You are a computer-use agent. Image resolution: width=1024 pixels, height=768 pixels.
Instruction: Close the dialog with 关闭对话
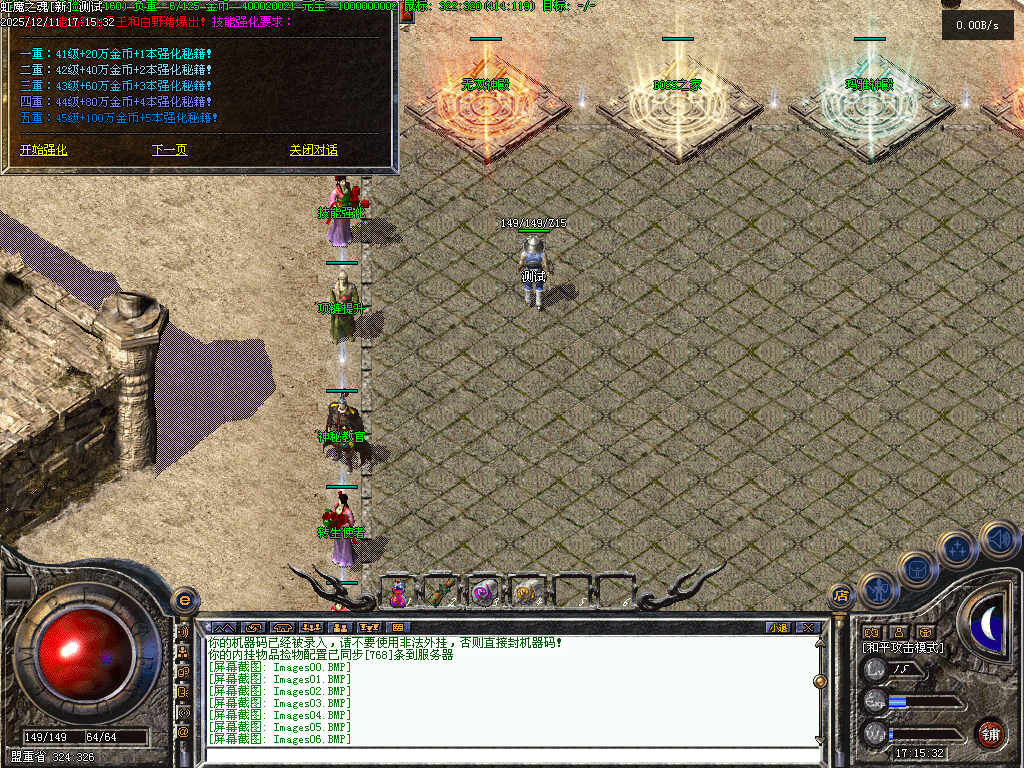[x=314, y=150]
